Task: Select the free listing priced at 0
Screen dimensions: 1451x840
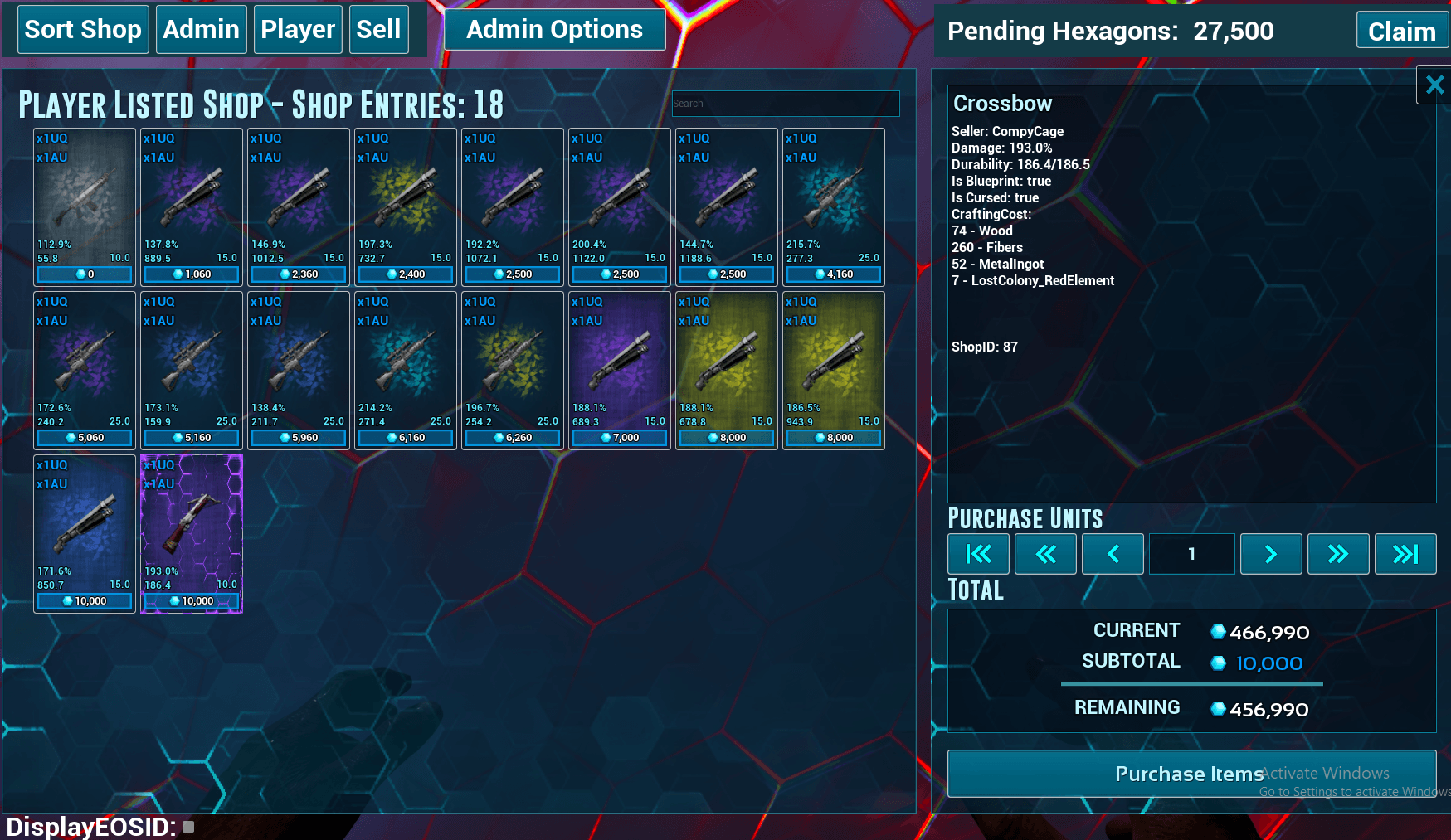Action: pos(85,206)
